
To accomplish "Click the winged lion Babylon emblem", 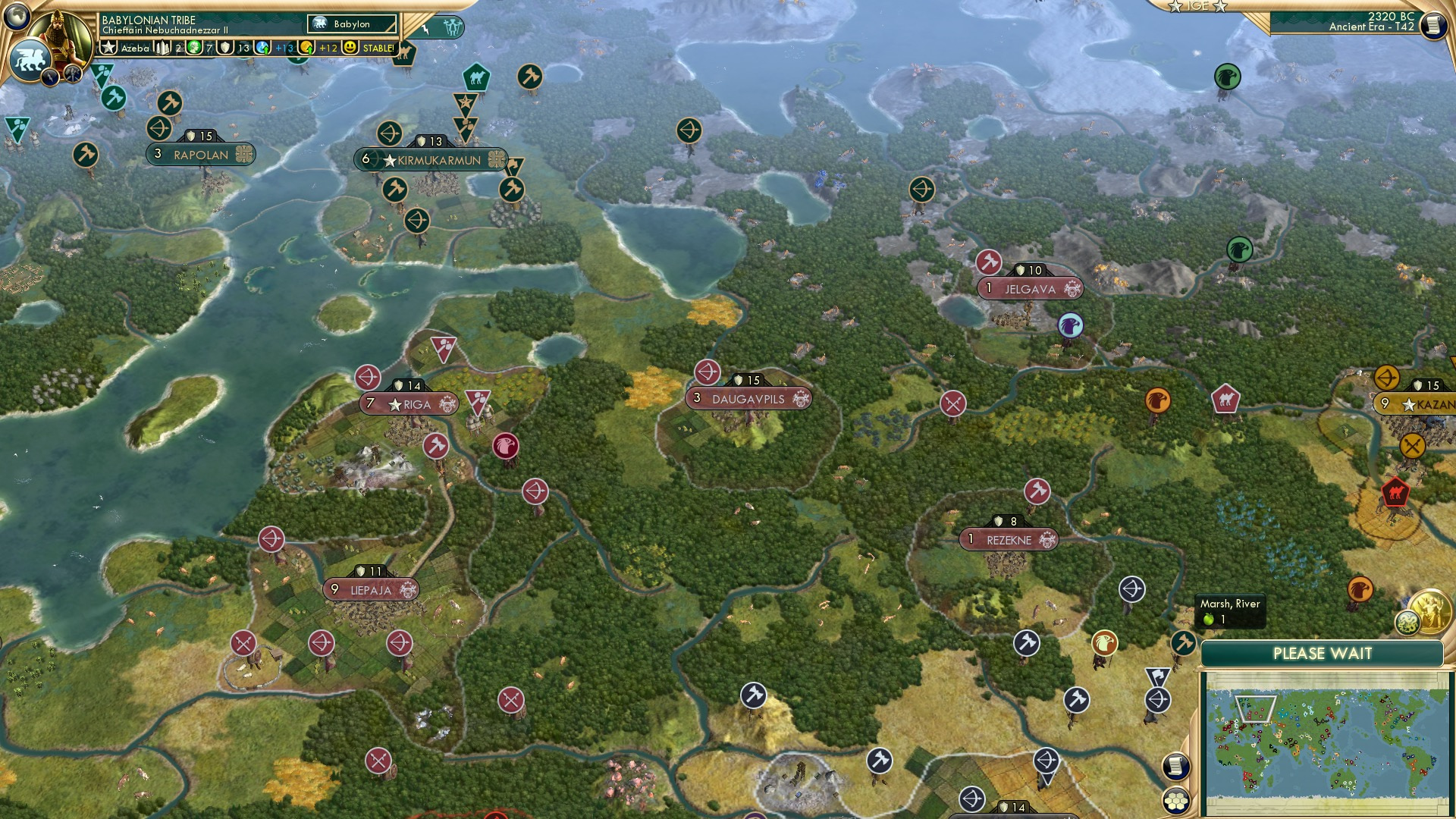I will [30, 59].
